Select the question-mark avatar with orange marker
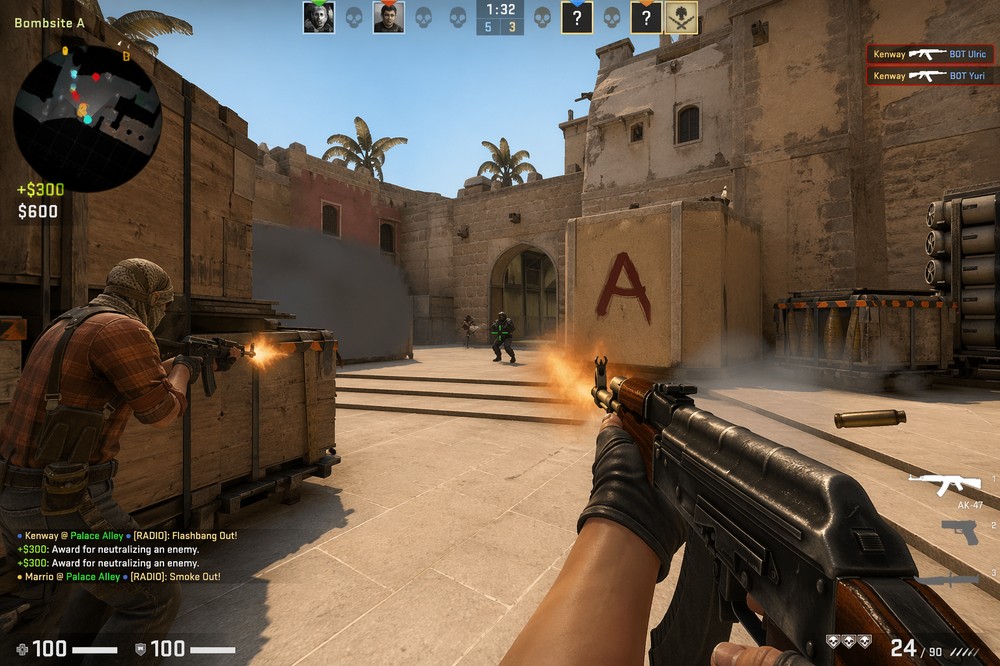This screenshot has height=666, width=1000. 646,17
